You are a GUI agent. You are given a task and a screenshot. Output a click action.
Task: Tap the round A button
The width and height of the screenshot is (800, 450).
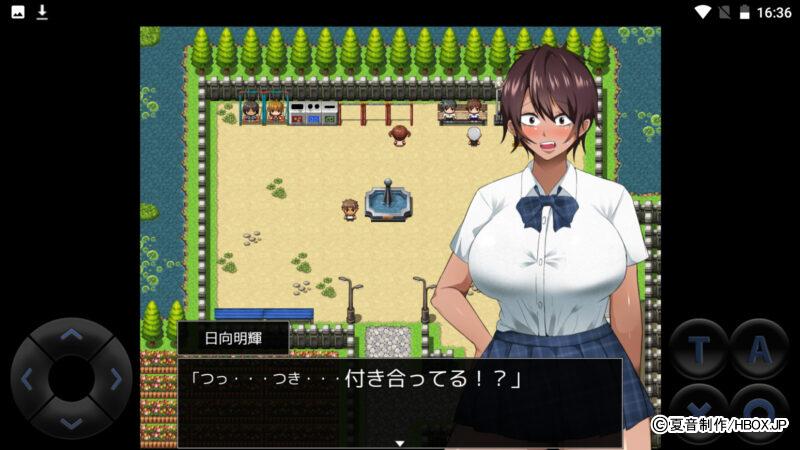click(759, 349)
